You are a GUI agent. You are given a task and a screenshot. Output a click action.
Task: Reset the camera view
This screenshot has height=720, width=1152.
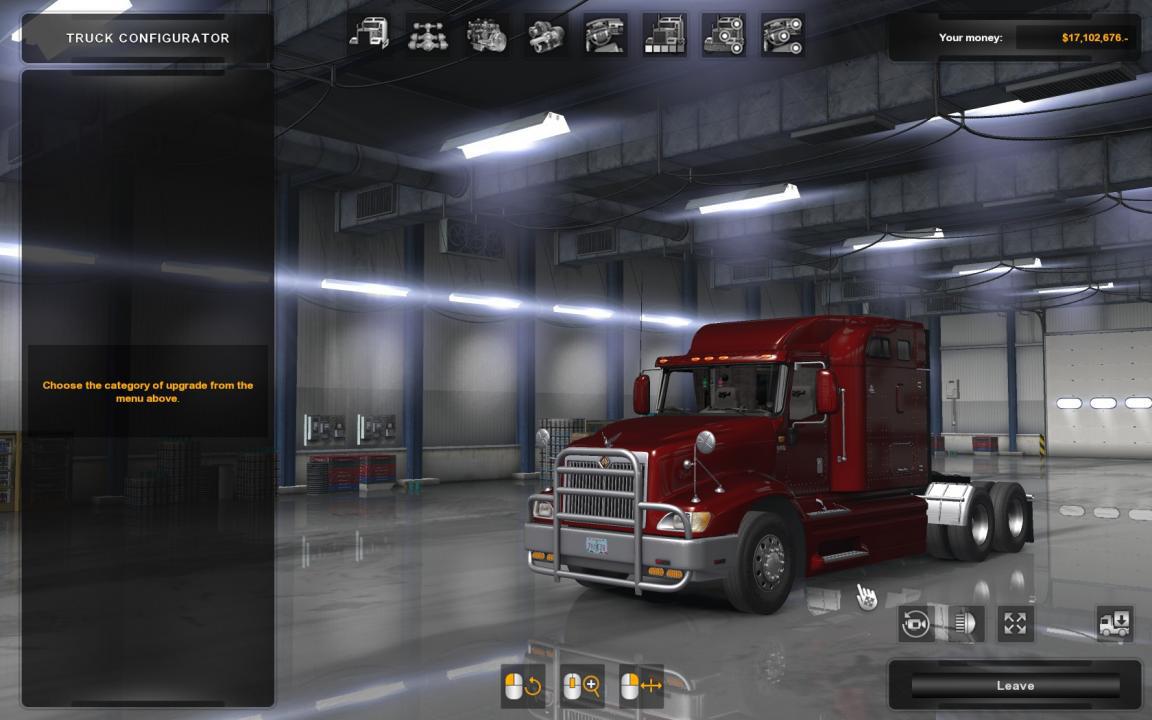(x=916, y=624)
